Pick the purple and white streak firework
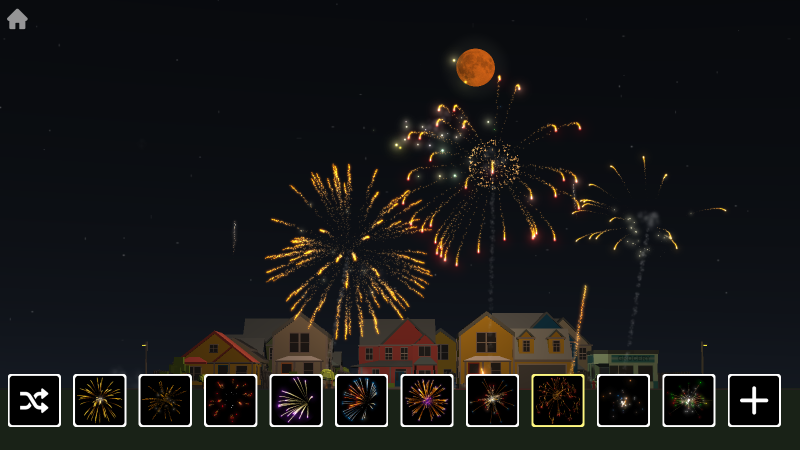 (x=296, y=400)
